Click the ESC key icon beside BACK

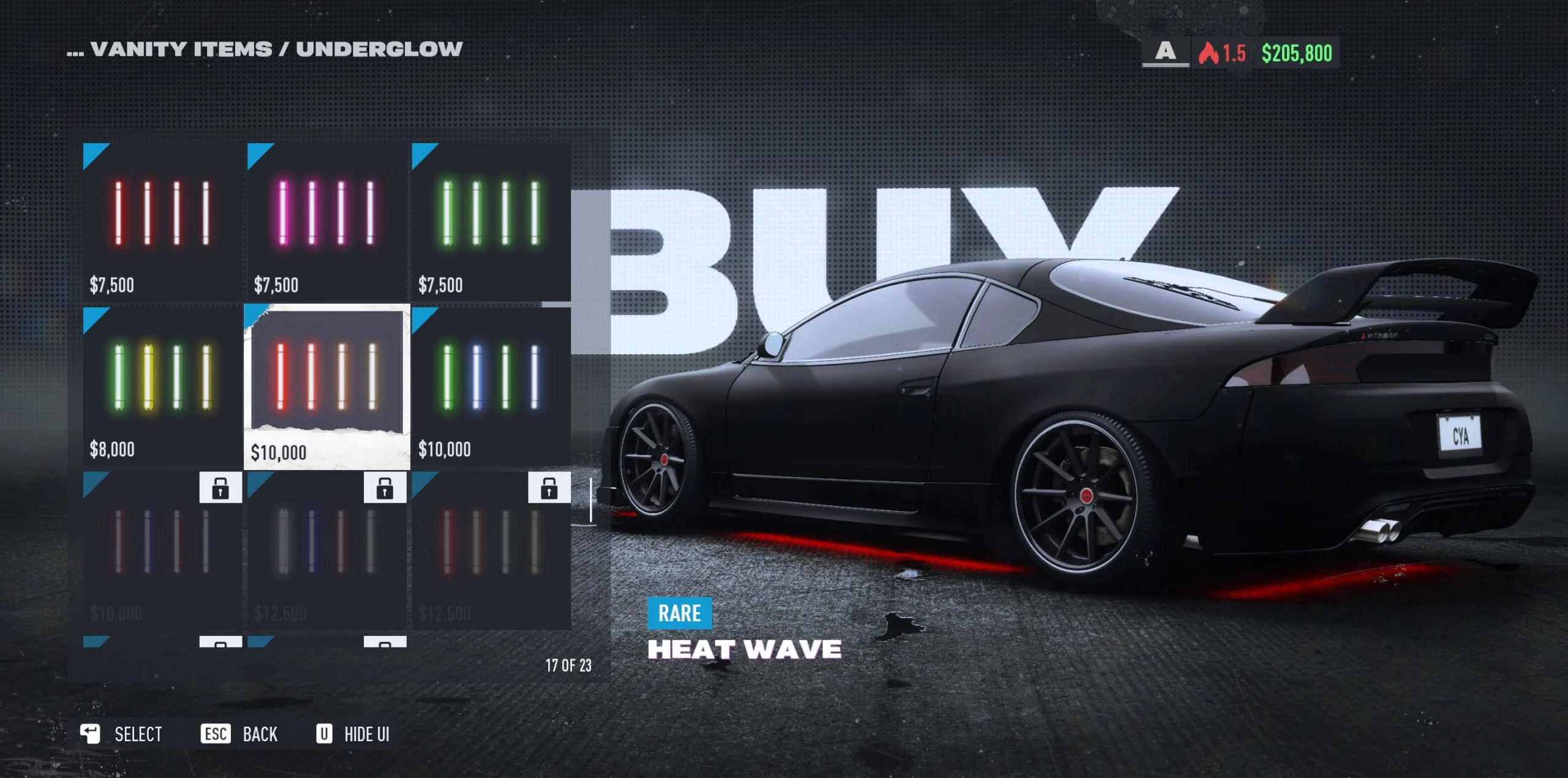(x=215, y=733)
